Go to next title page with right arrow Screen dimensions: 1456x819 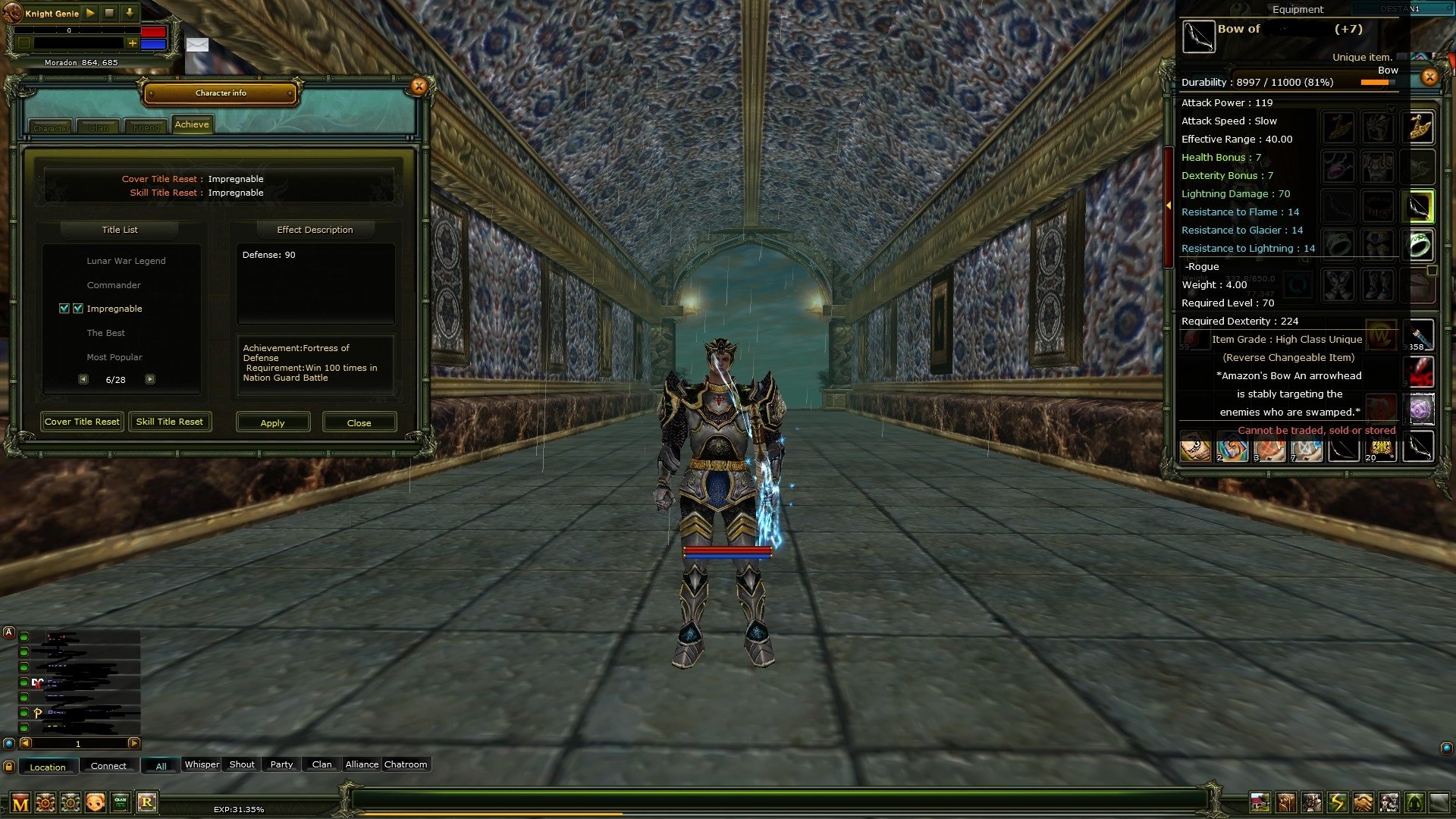(x=150, y=378)
